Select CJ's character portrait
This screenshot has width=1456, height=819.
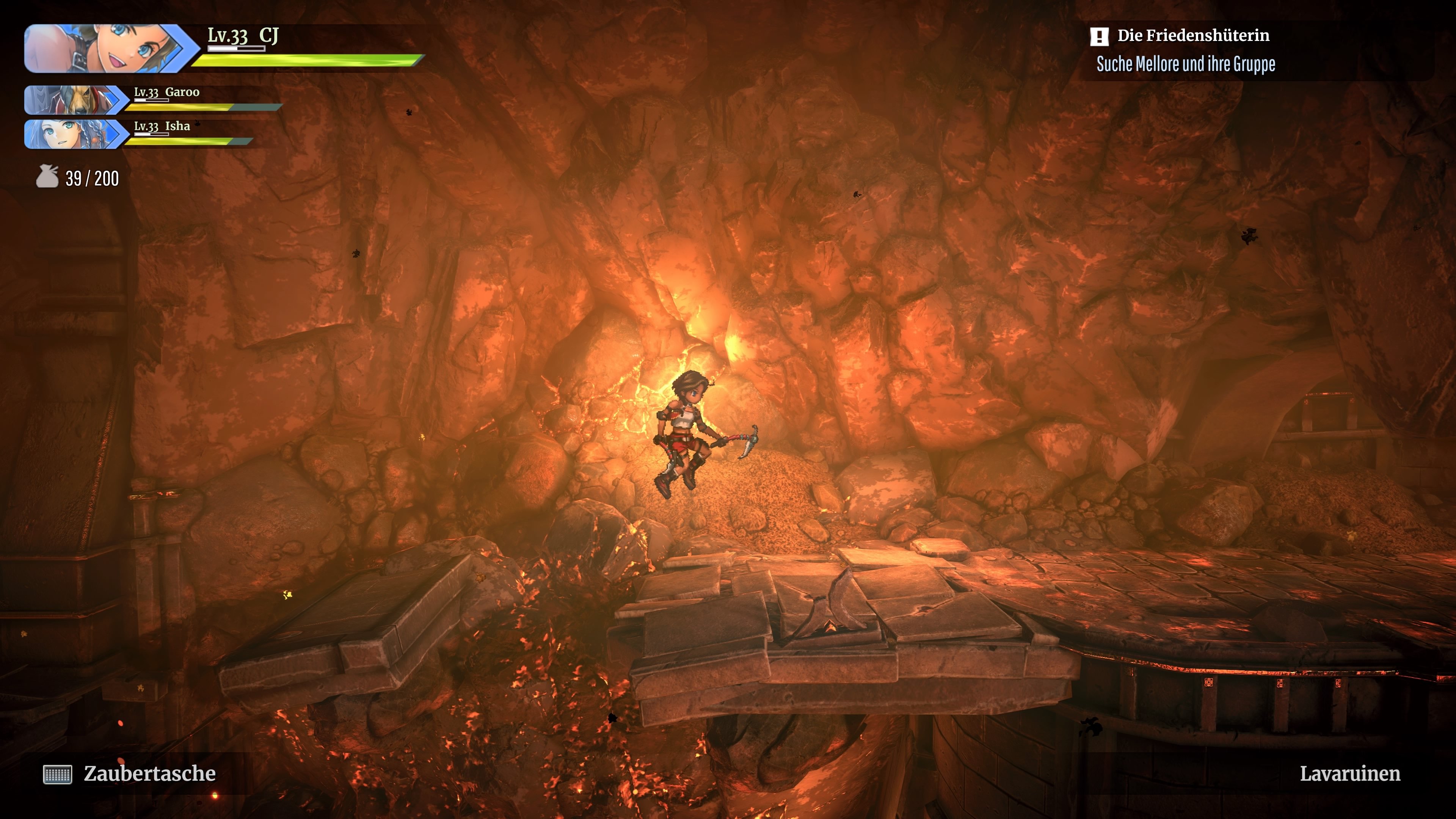[x=107, y=49]
